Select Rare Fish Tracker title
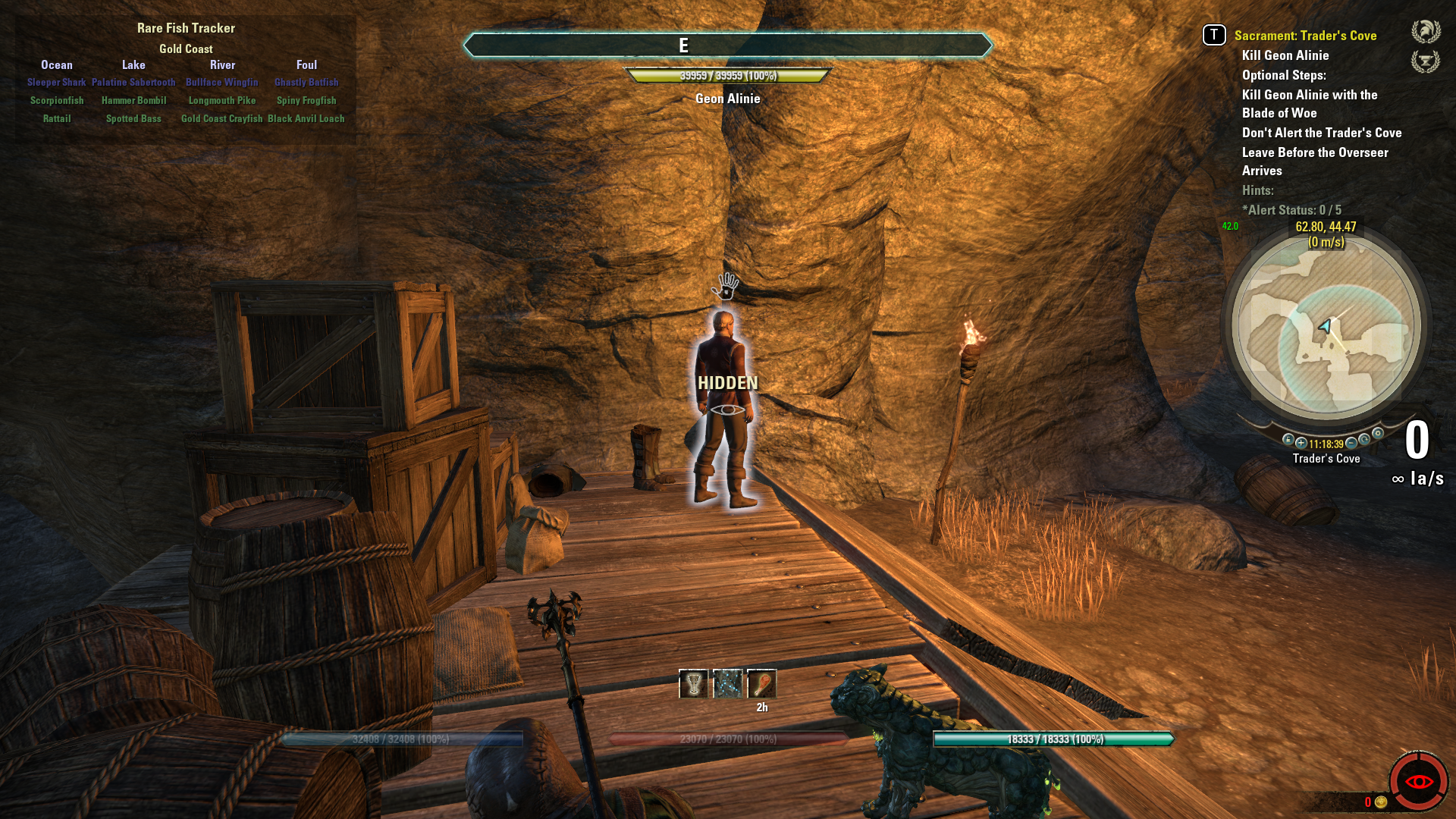This screenshot has width=1456, height=819. point(186,28)
